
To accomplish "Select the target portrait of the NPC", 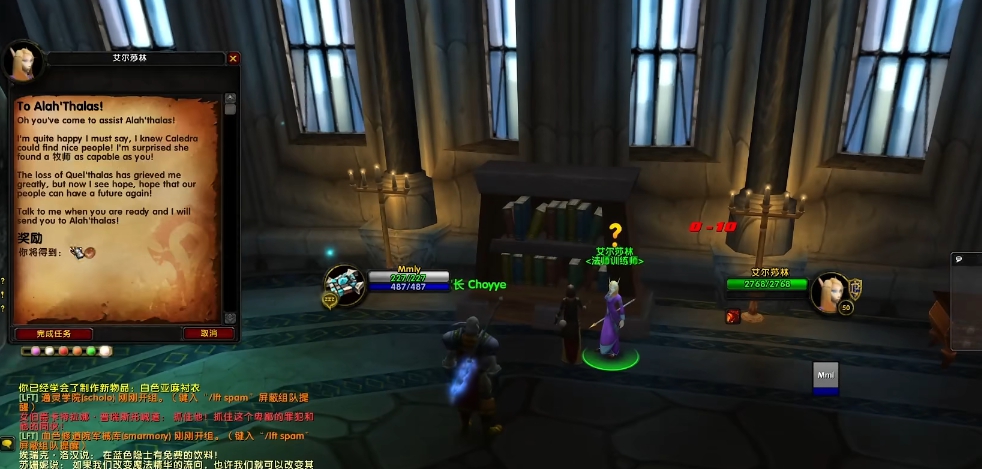I will 829,291.
